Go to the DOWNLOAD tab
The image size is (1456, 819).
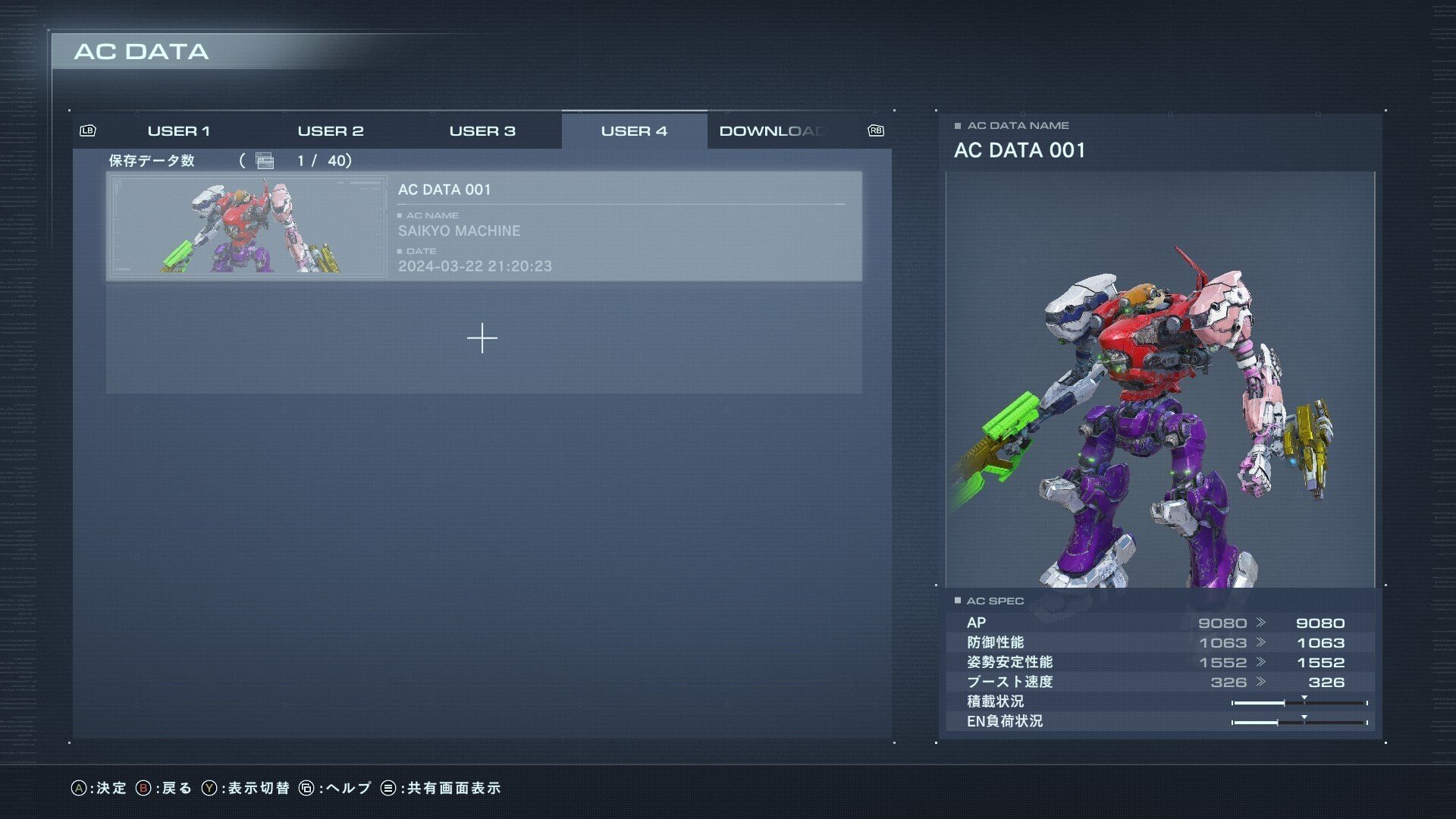pos(773,131)
